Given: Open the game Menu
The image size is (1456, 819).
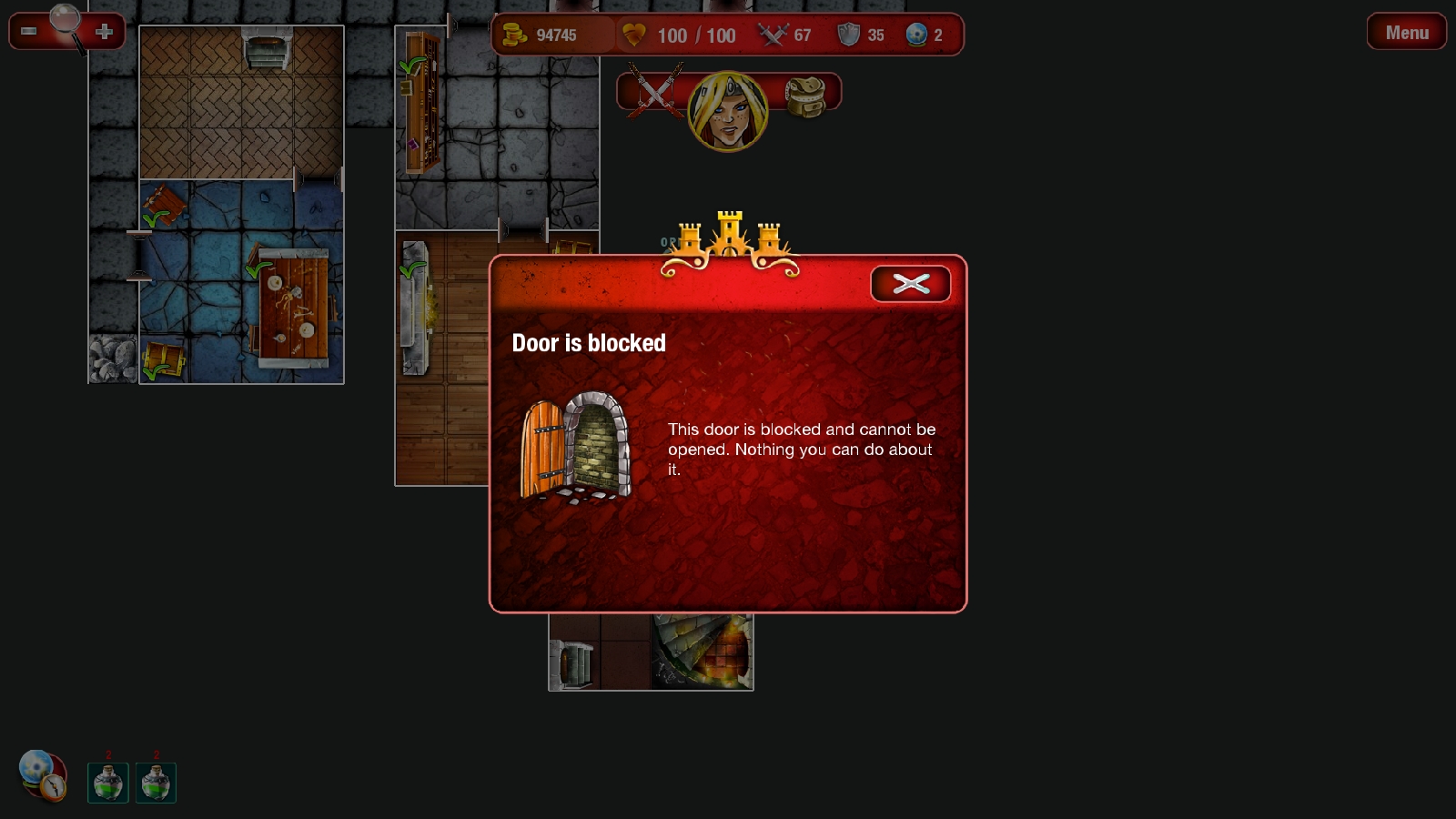Looking at the screenshot, I should coord(1406,32).
